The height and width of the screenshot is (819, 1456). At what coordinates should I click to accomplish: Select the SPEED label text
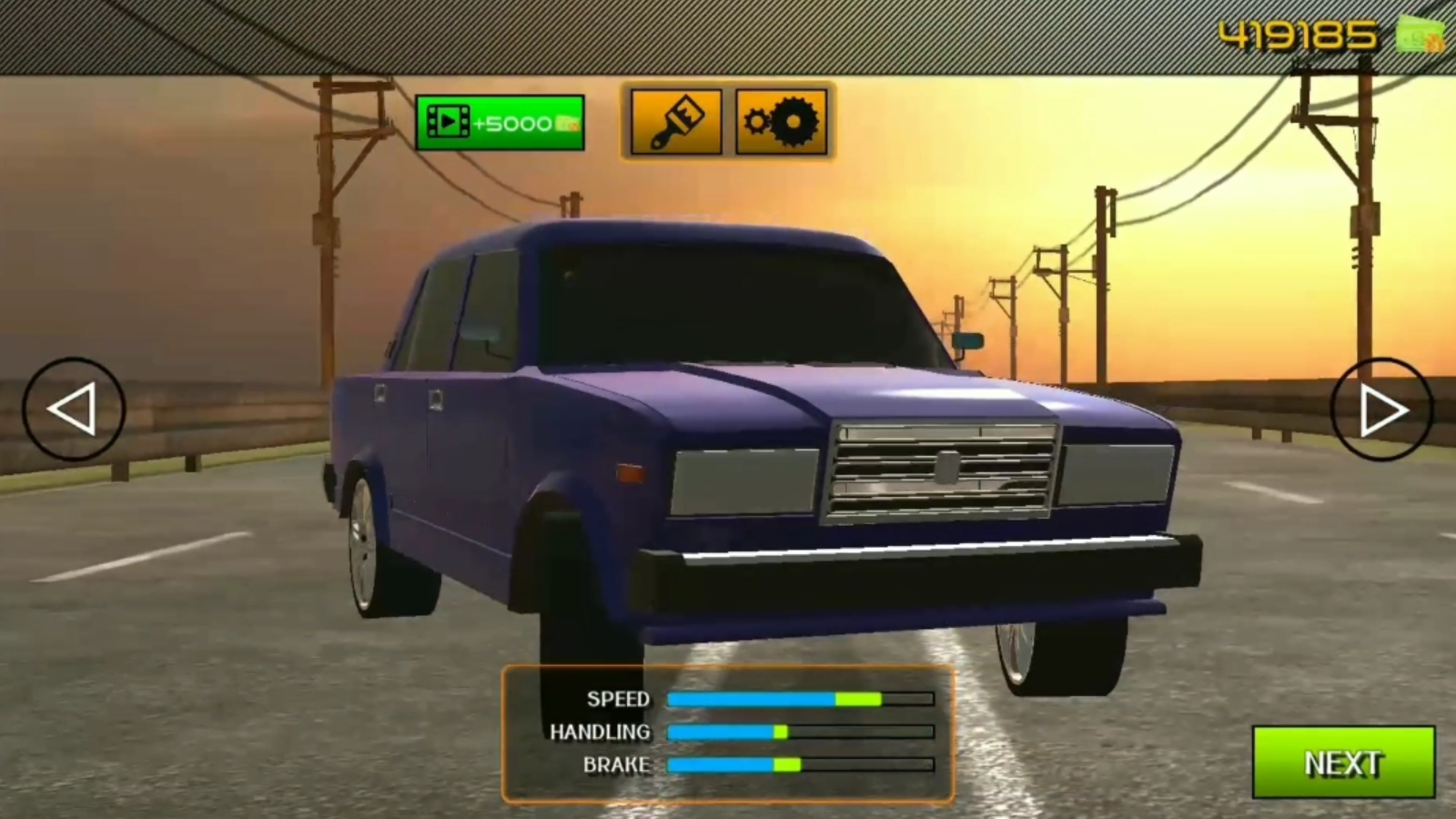618,700
